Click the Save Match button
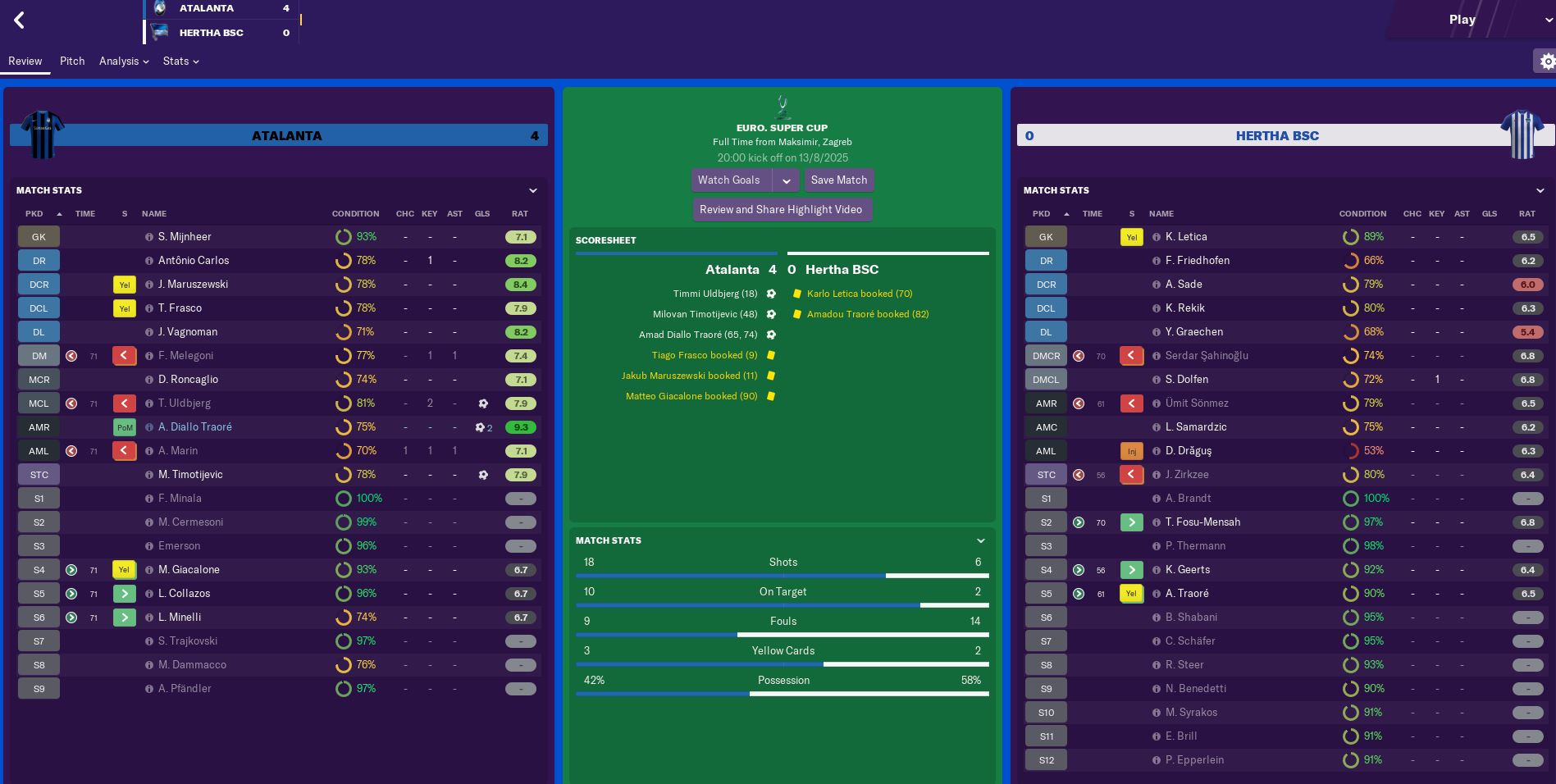The image size is (1556, 784). [x=838, y=180]
